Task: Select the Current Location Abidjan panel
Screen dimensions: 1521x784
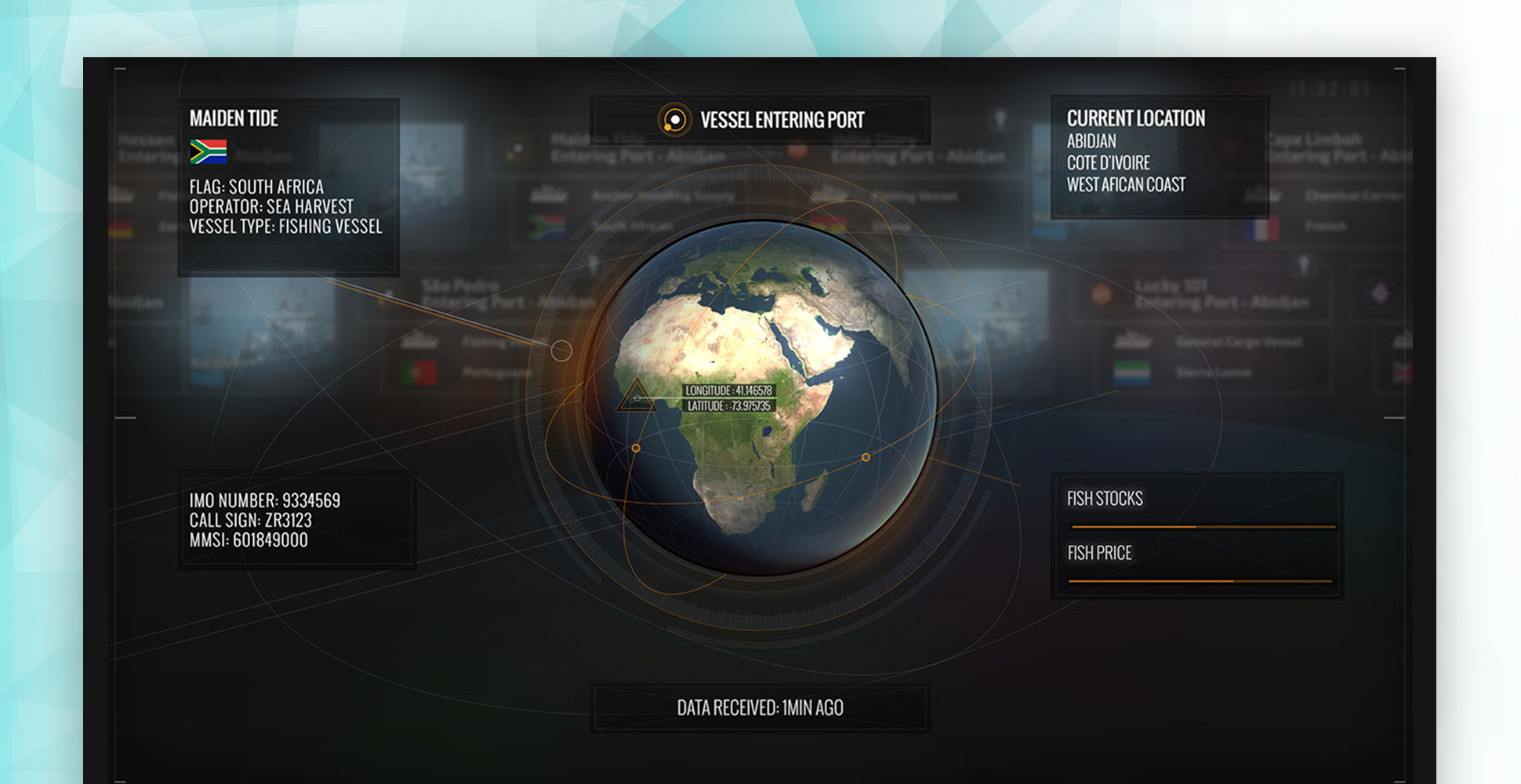Action: pyautogui.click(x=1159, y=157)
